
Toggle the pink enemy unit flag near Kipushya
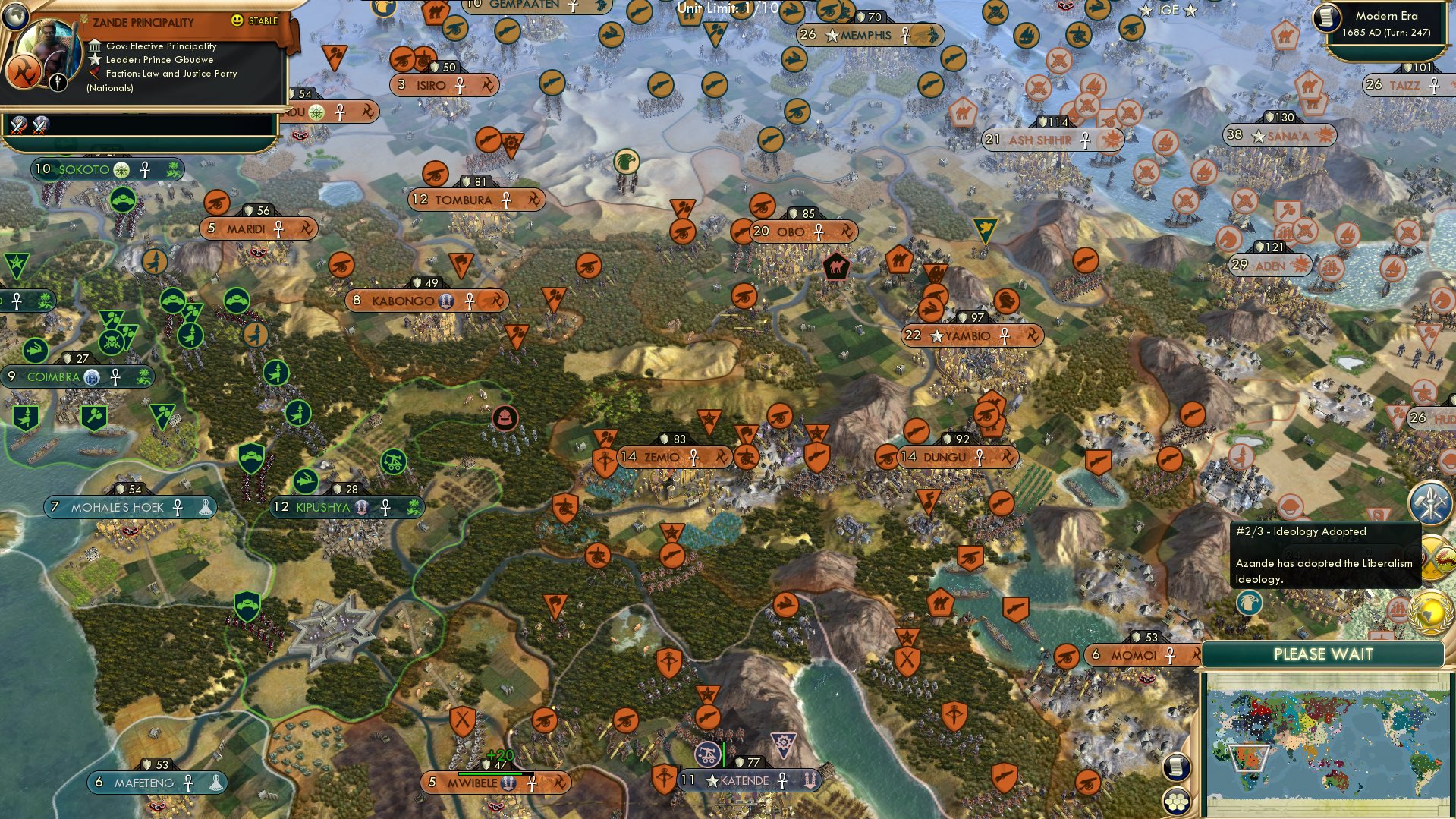[x=504, y=416]
